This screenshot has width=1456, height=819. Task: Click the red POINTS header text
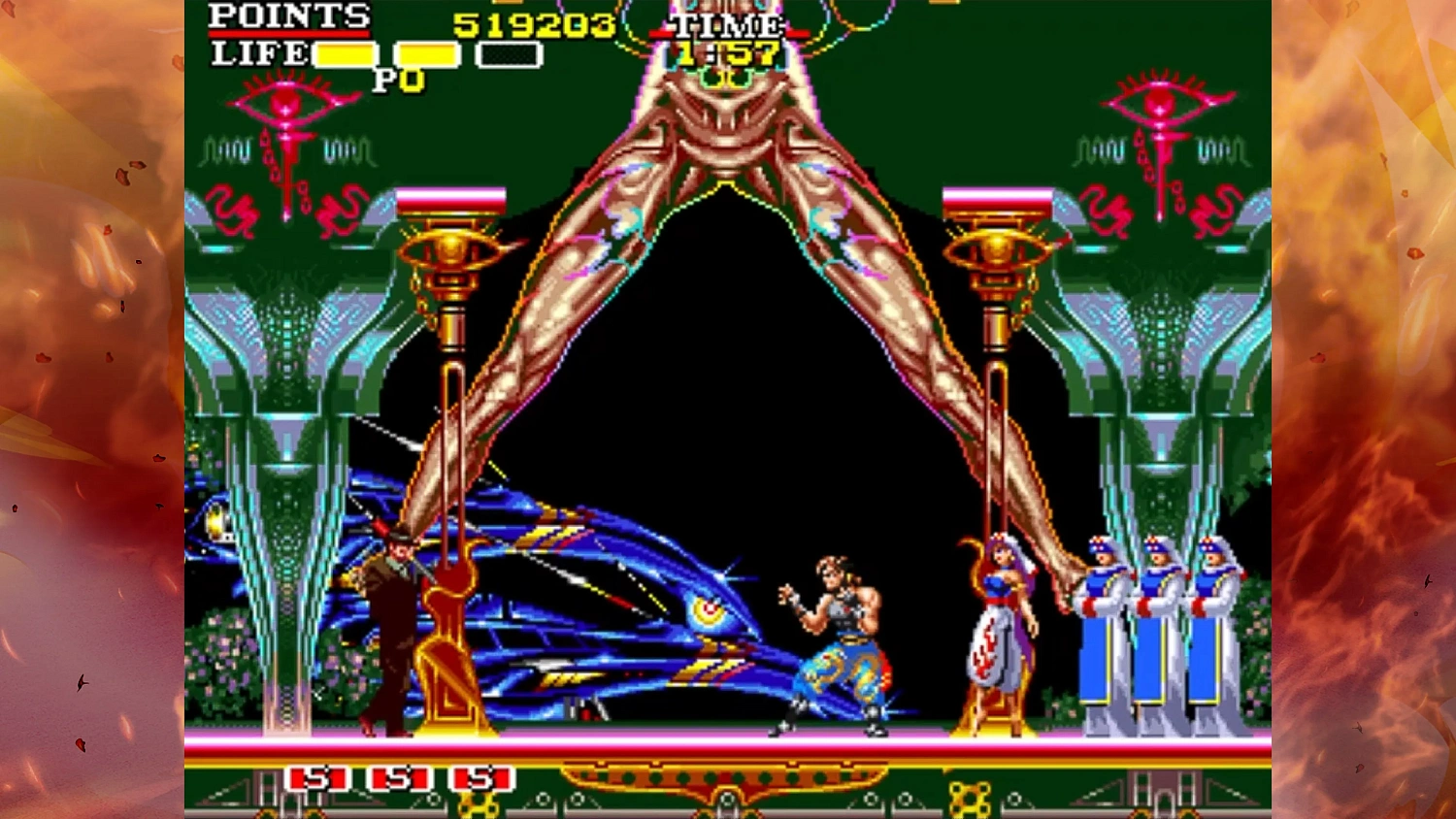[288, 16]
